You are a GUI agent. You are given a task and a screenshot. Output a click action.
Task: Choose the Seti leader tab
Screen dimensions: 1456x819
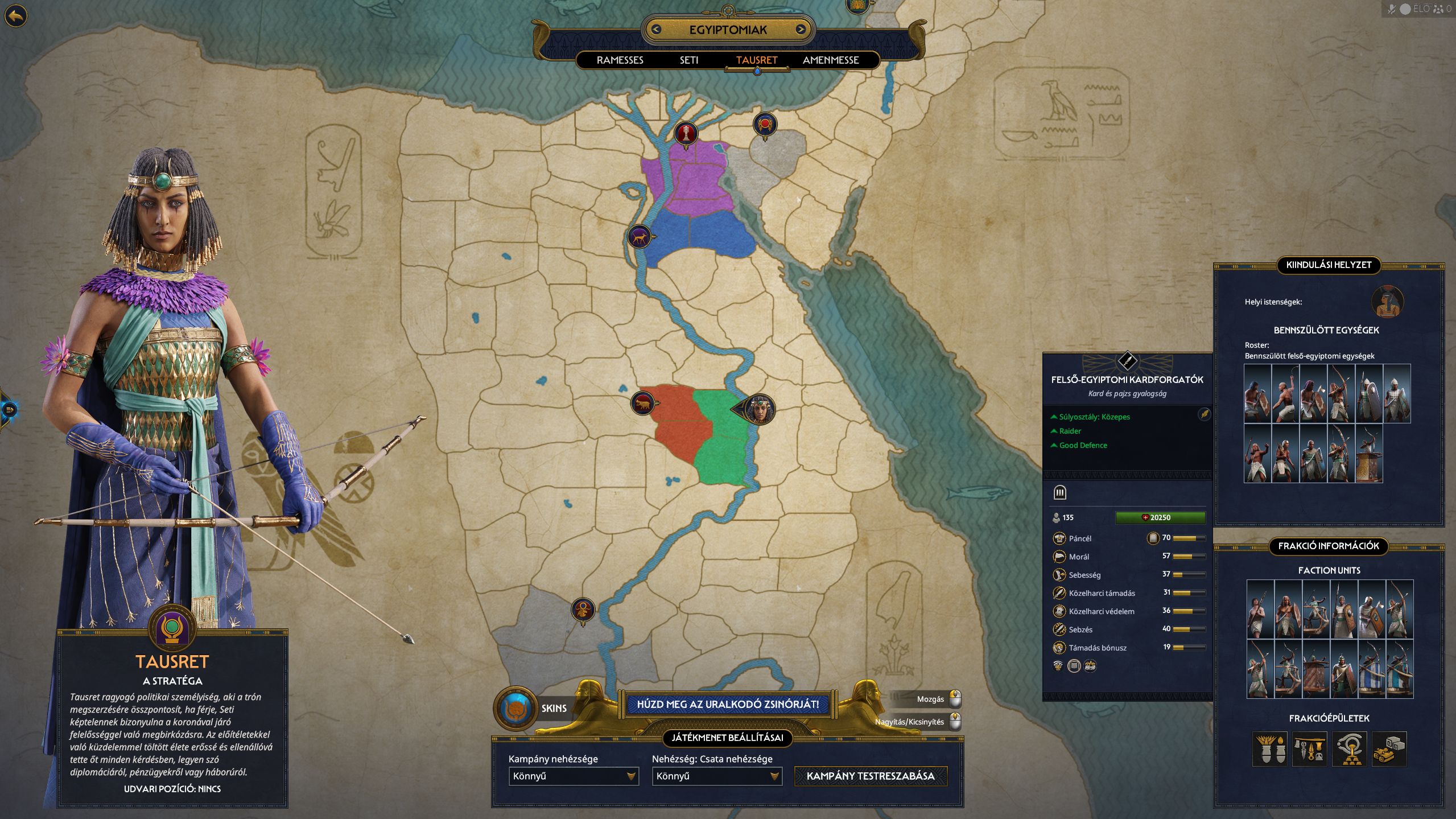[688, 60]
